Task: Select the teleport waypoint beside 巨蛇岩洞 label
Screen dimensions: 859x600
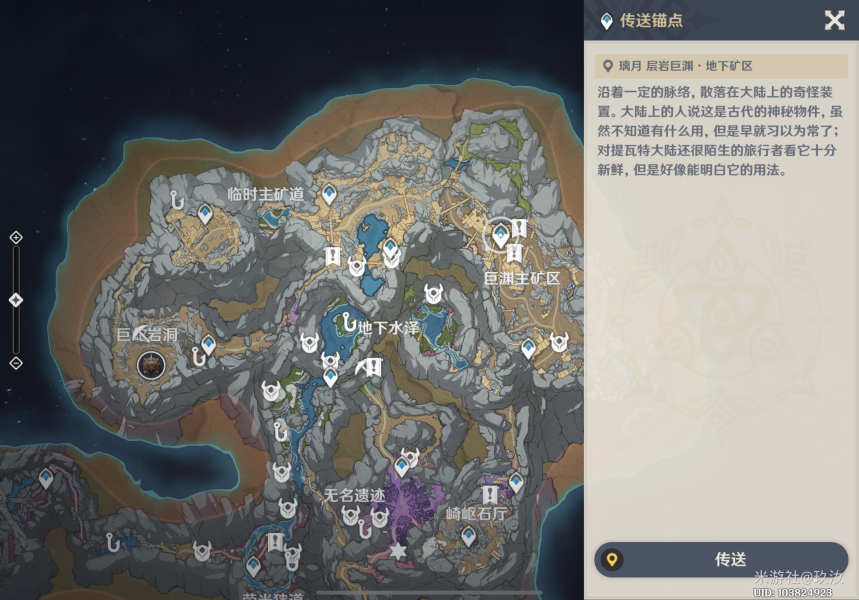Action: [208, 345]
